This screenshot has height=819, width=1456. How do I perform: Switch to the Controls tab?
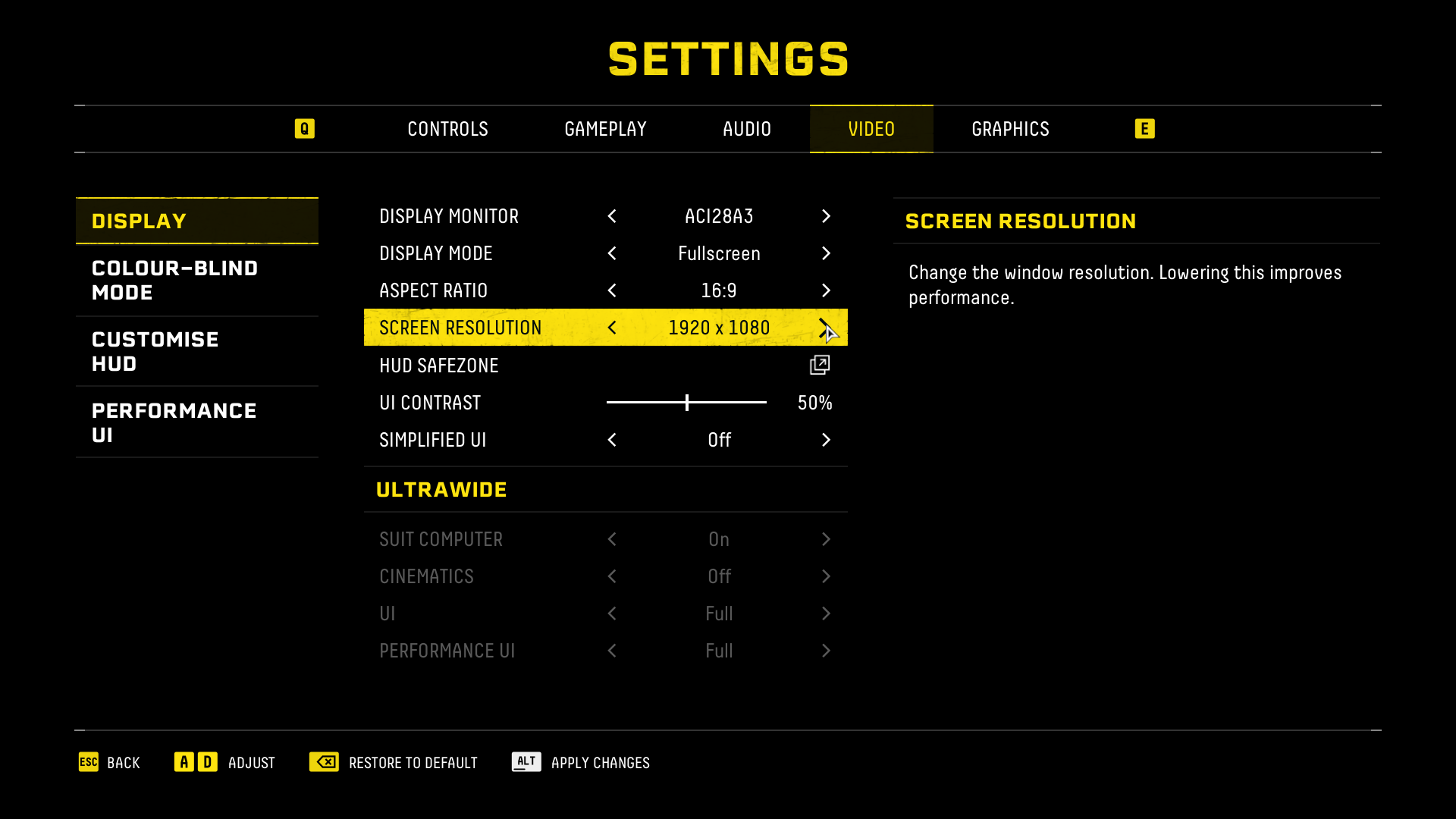click(447, 129)
